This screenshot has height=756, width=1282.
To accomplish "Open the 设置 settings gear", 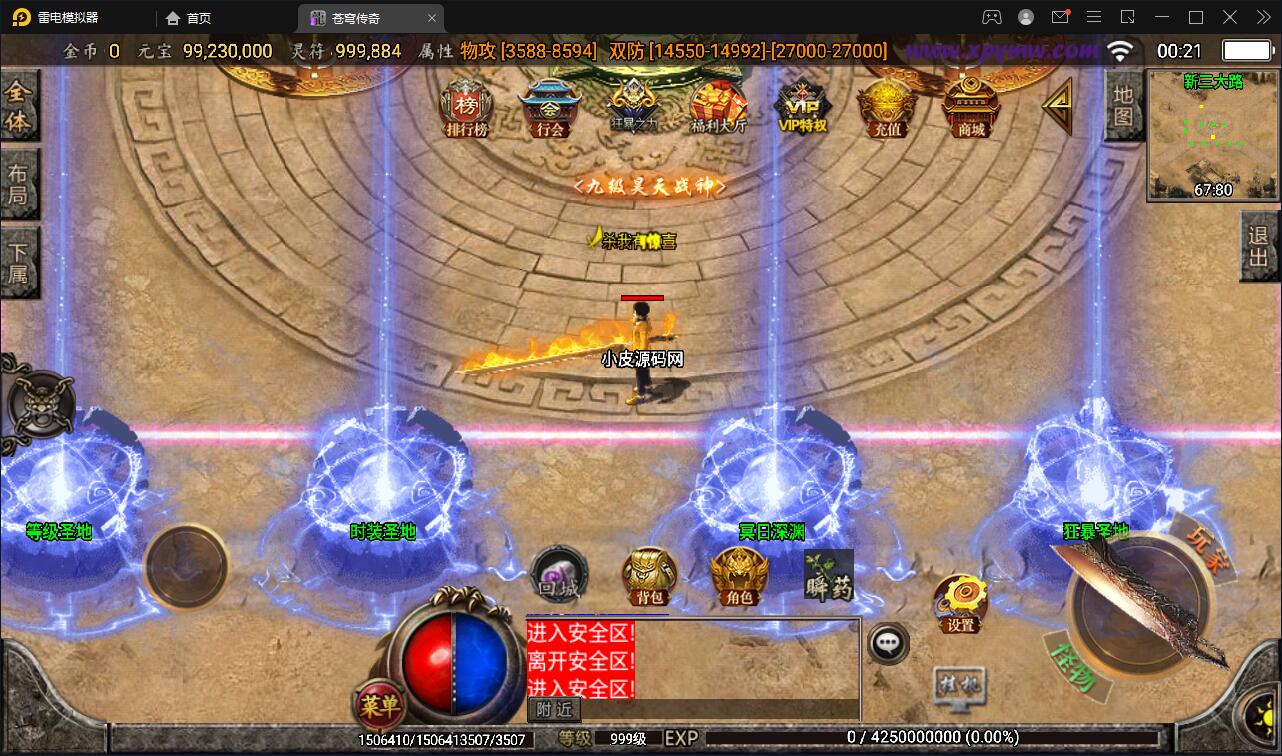I will pyautogui.click(x=960, y=603).
